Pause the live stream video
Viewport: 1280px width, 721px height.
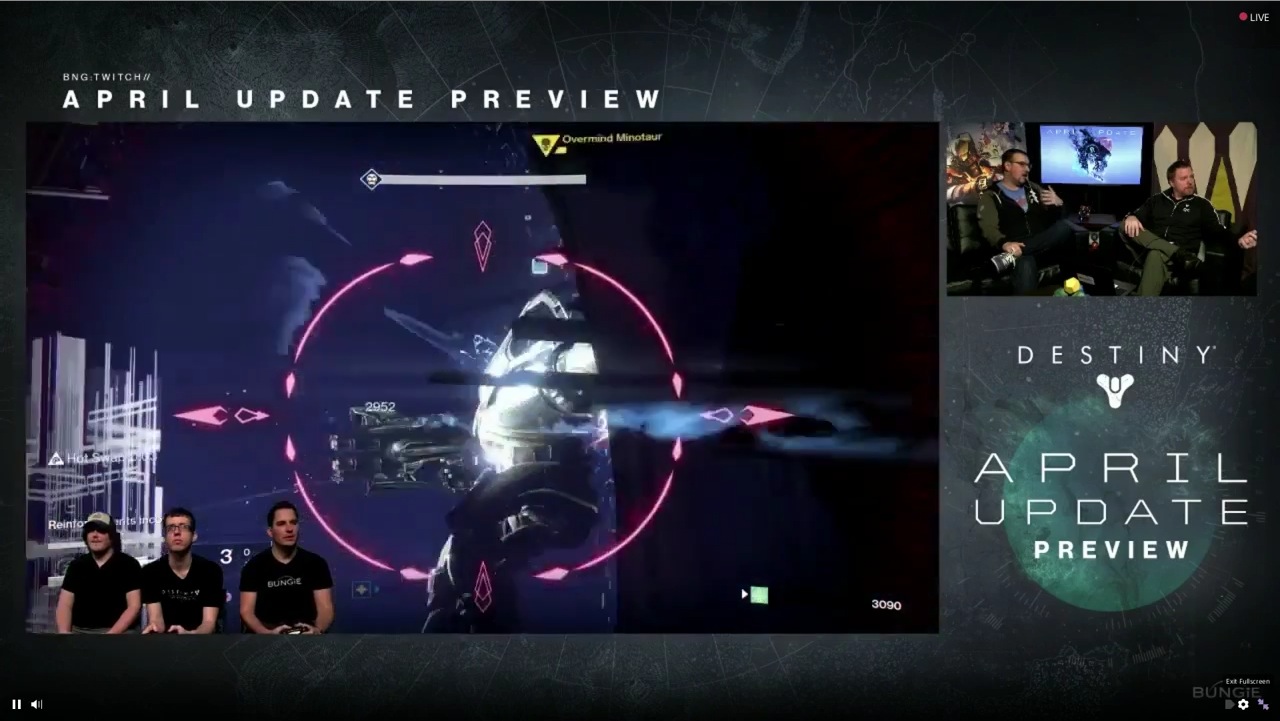coord(16,704)
